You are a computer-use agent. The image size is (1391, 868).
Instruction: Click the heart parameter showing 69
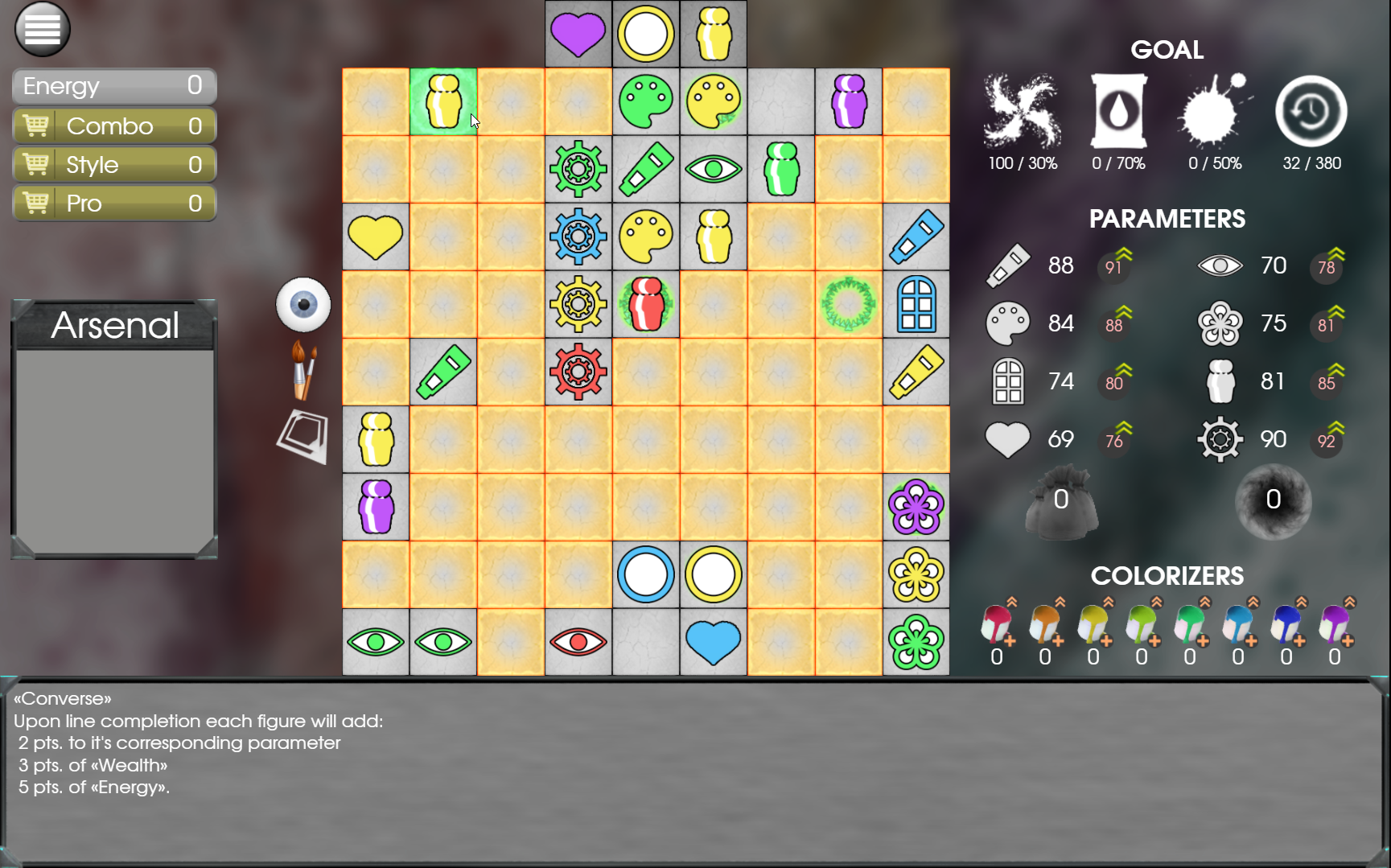1008,439
